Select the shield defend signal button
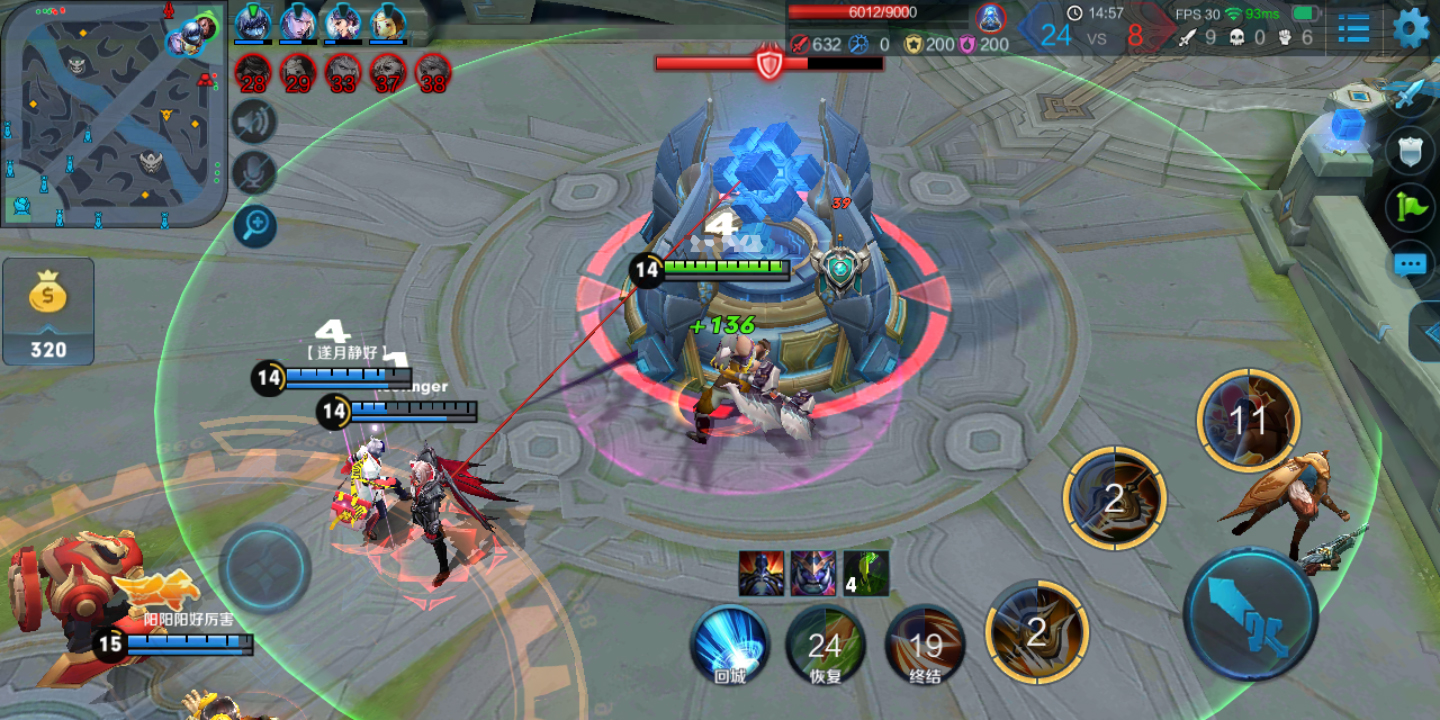The width and height of the screenshot is (1440, 720). point(1410,150)
